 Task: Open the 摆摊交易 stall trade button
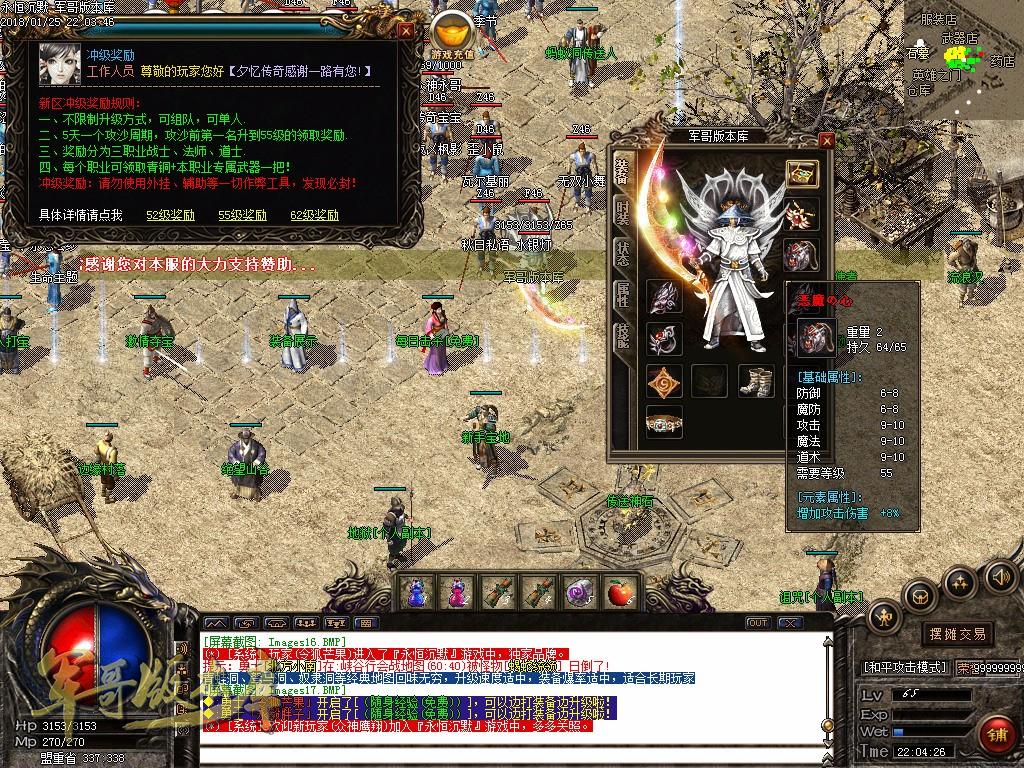[x=958, y=634]
